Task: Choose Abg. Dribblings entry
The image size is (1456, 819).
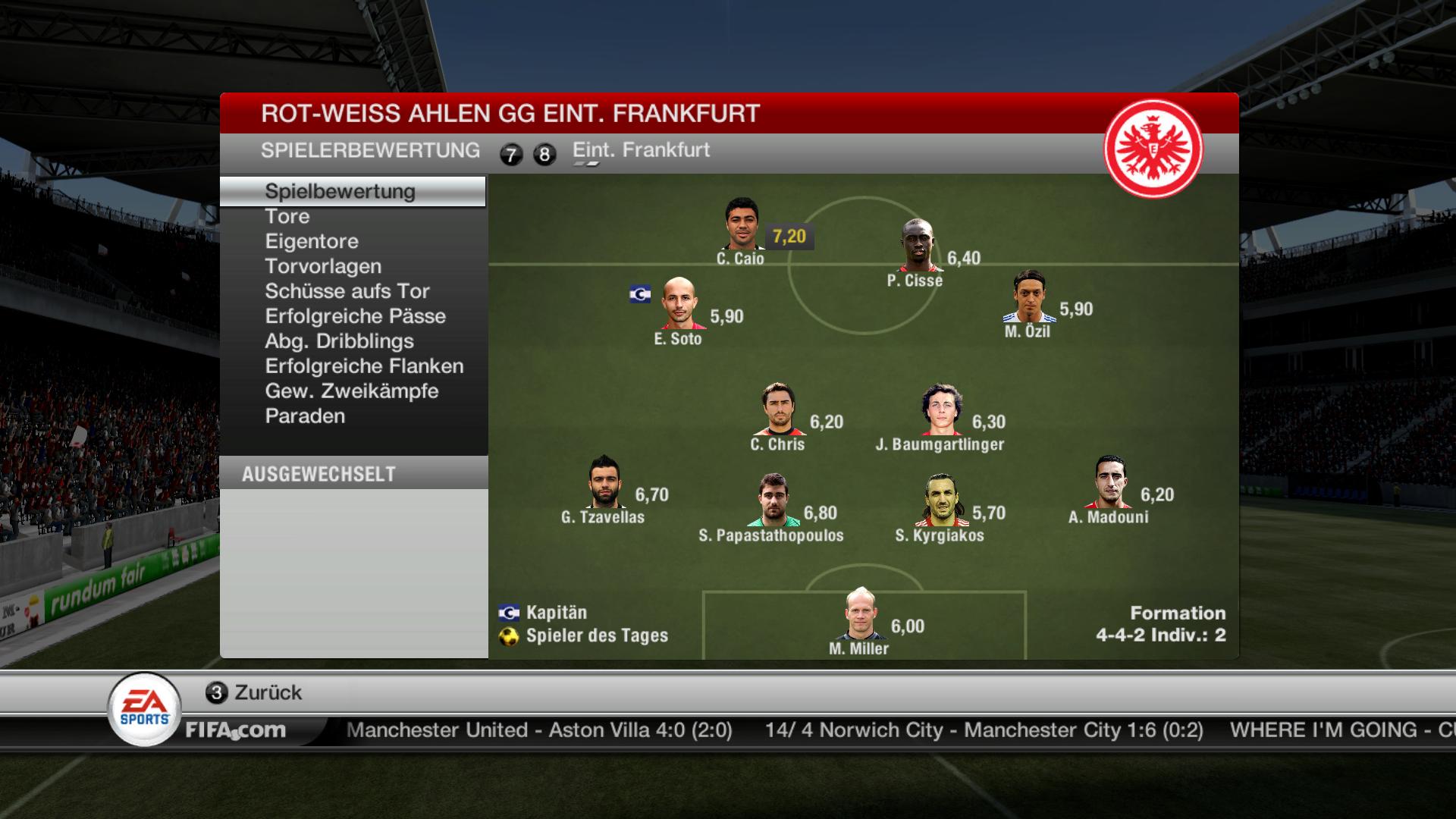Action: point(339,342)
